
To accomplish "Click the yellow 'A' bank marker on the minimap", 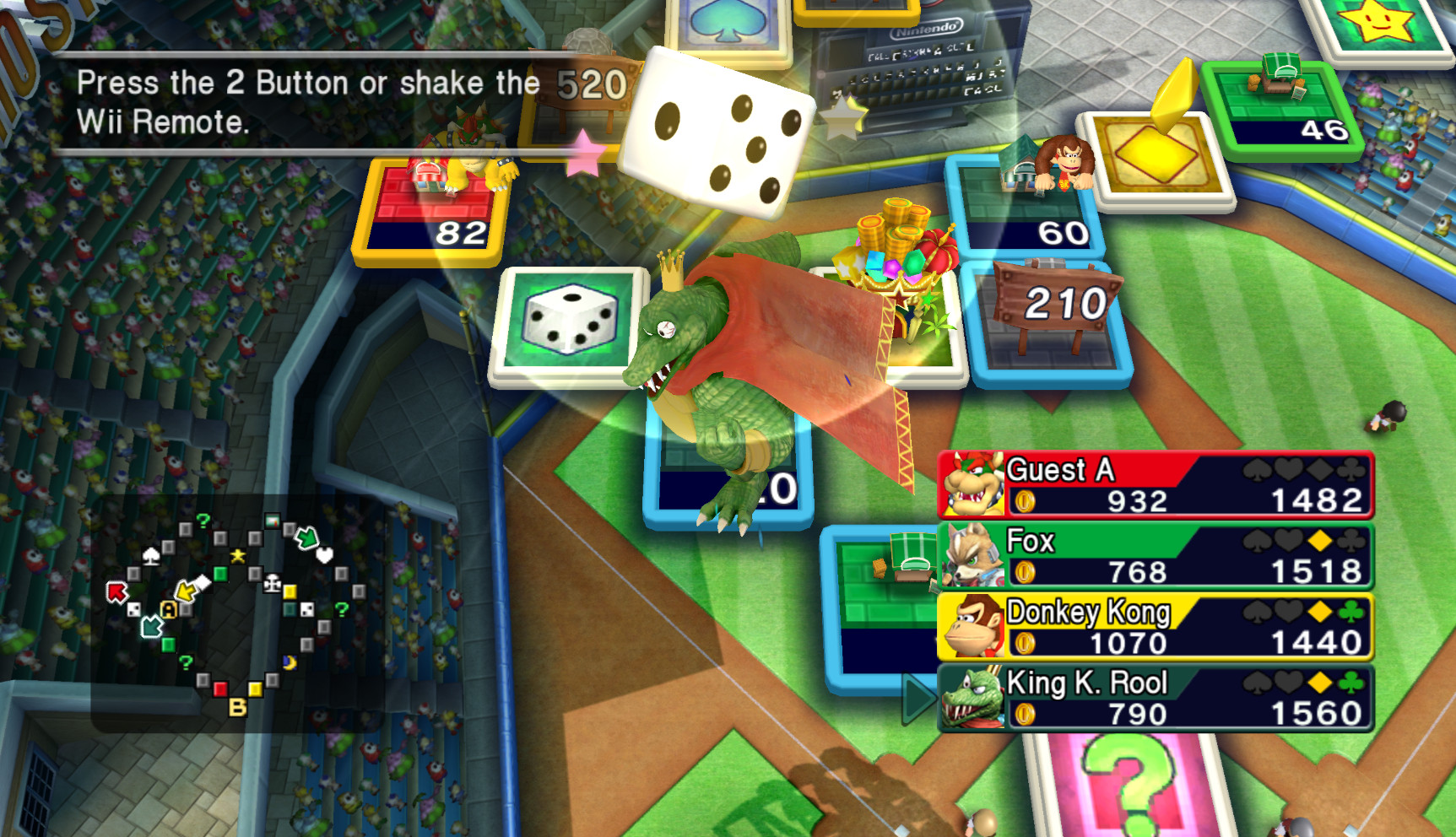I will click(168, 610).
